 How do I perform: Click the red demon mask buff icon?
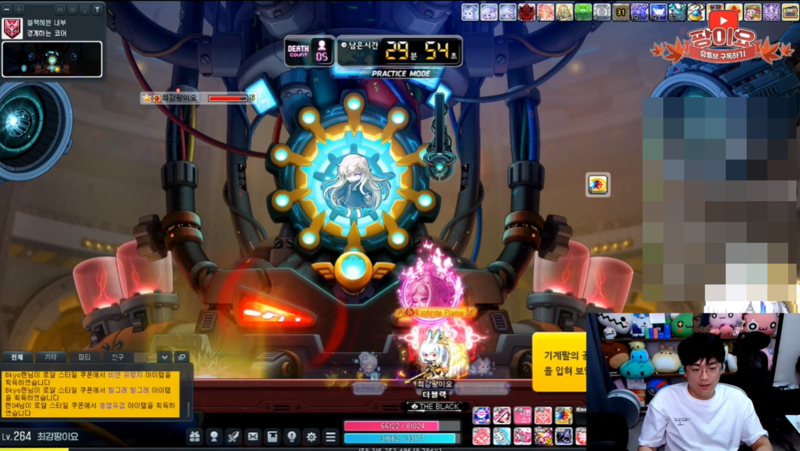(x=527, y=12)
